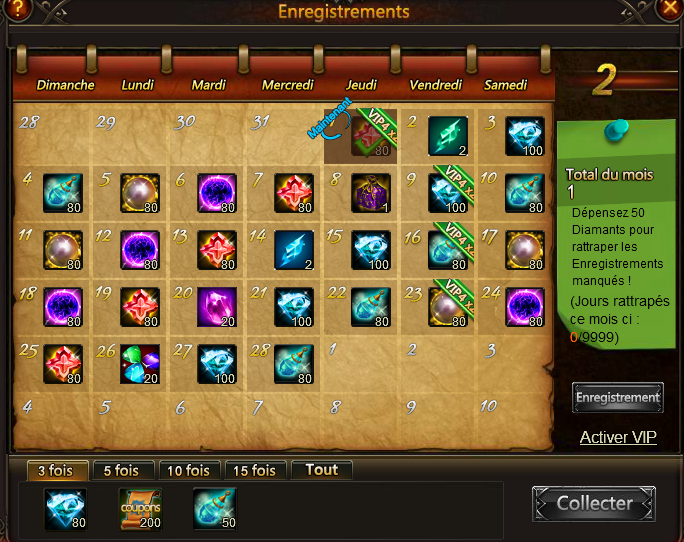Click the day 3 diamond reward
This screenshot has height=542, width=684.
click(524, 136)
